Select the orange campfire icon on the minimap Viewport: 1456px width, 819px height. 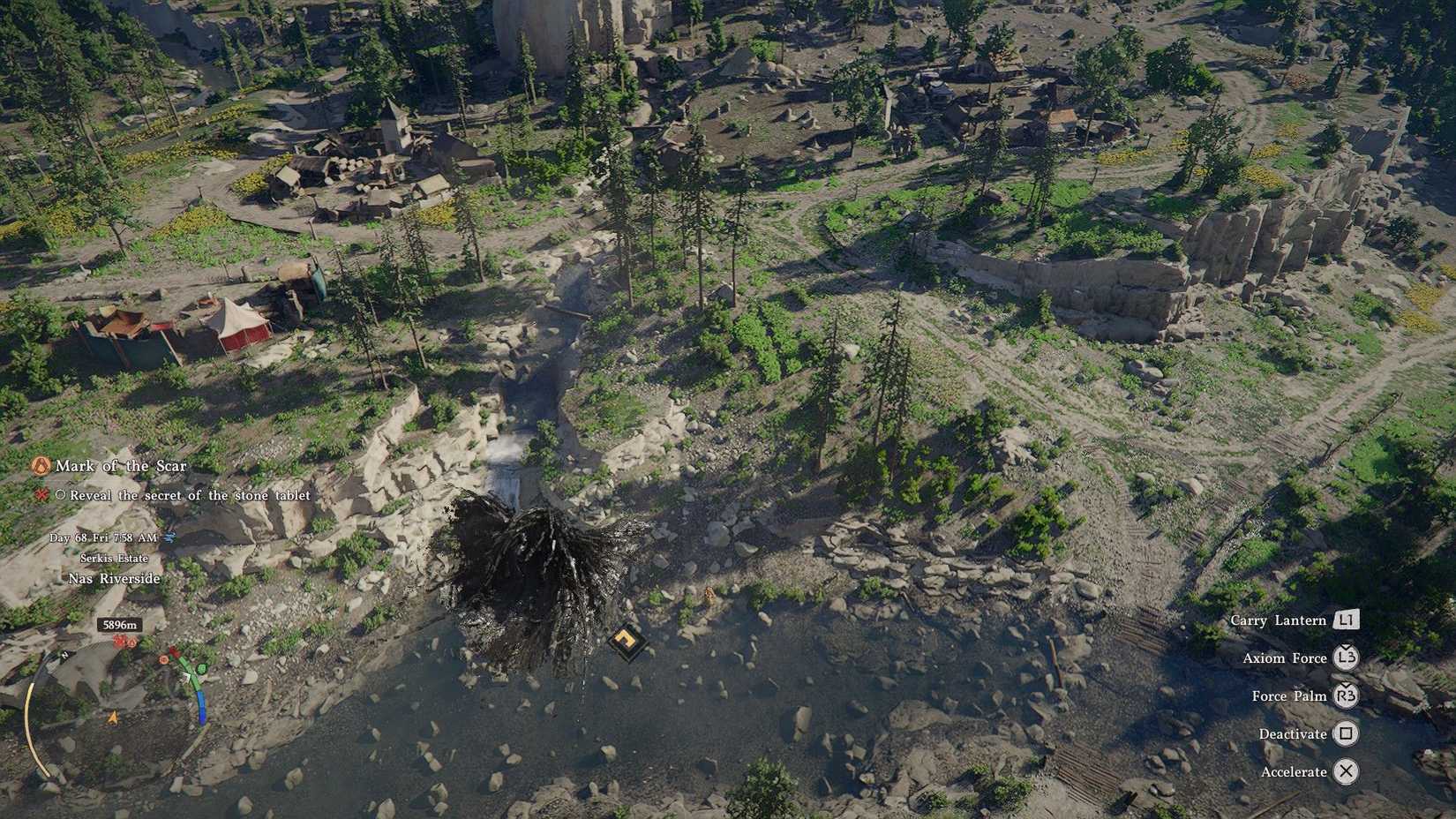click(x=132, y=642)
